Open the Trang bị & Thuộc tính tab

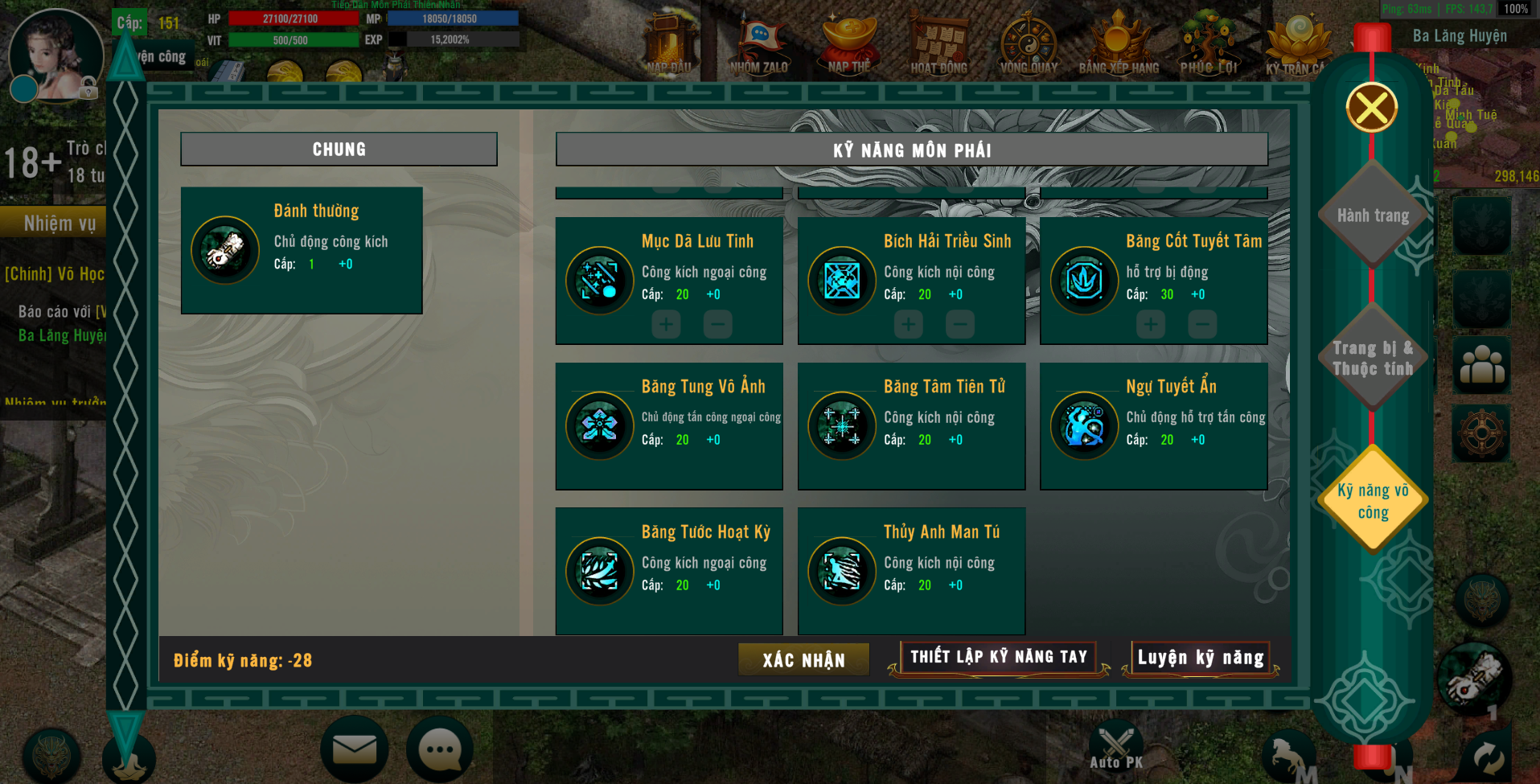[x=1372, y=359]
